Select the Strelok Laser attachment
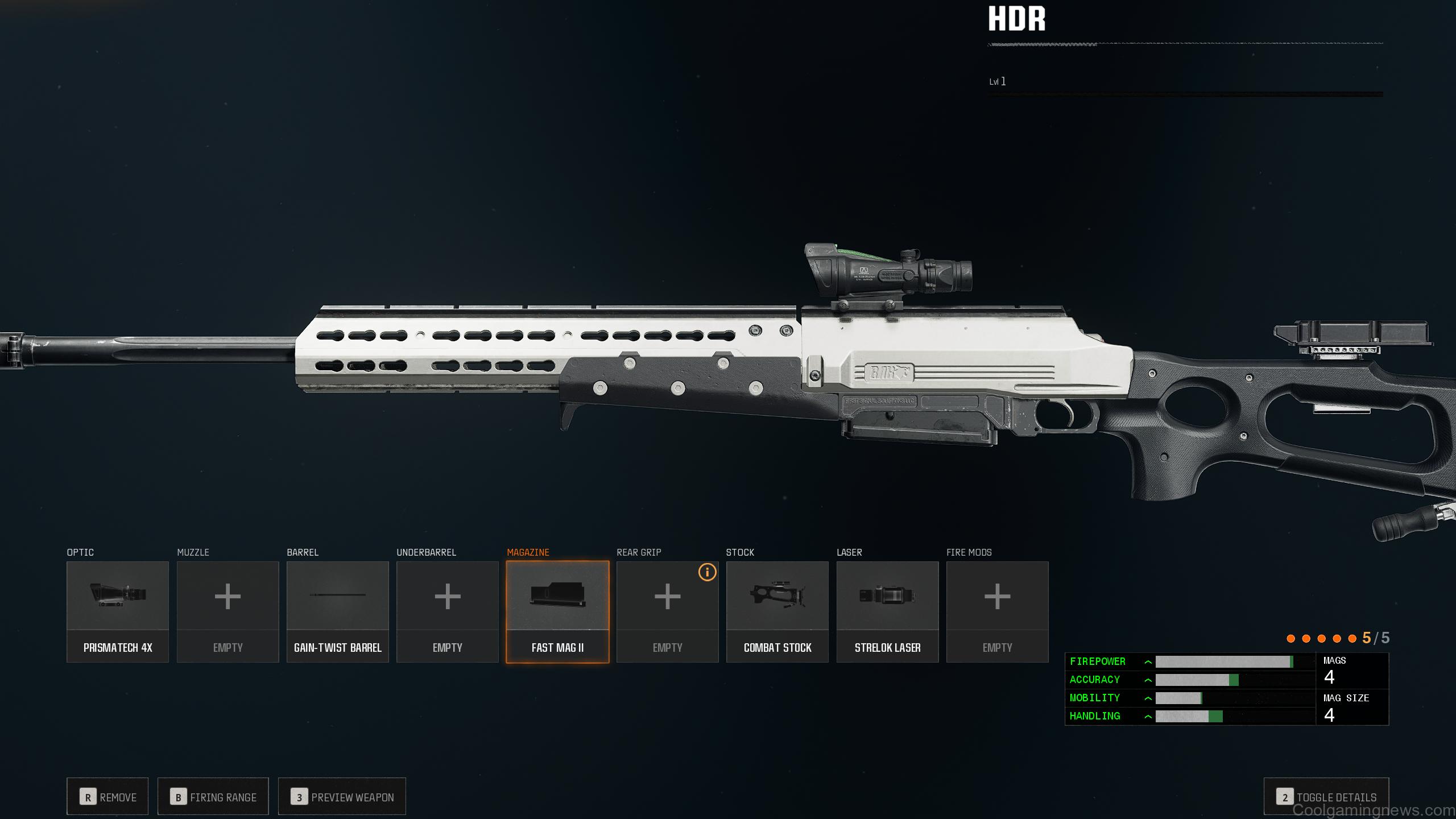 coord(887,595)
